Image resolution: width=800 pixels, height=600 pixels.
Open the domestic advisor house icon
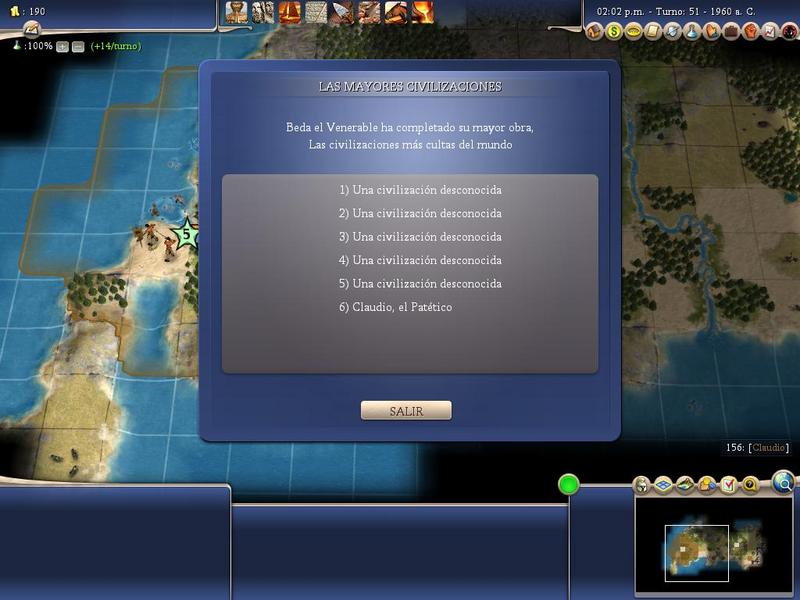(x=593, y=32)
